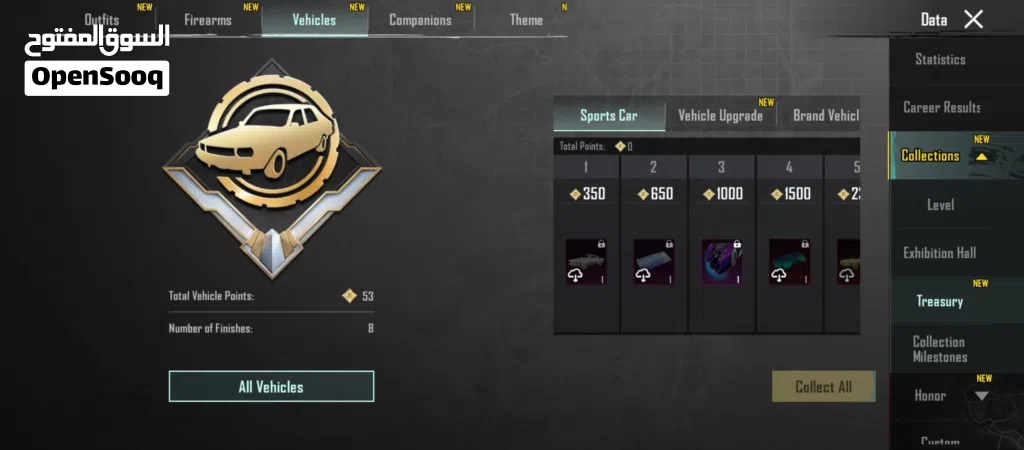Image resolution: width=1024 pixels, height=450 pixels.
Task: Open the Theme tab
Action: click(x=526, y=20)
